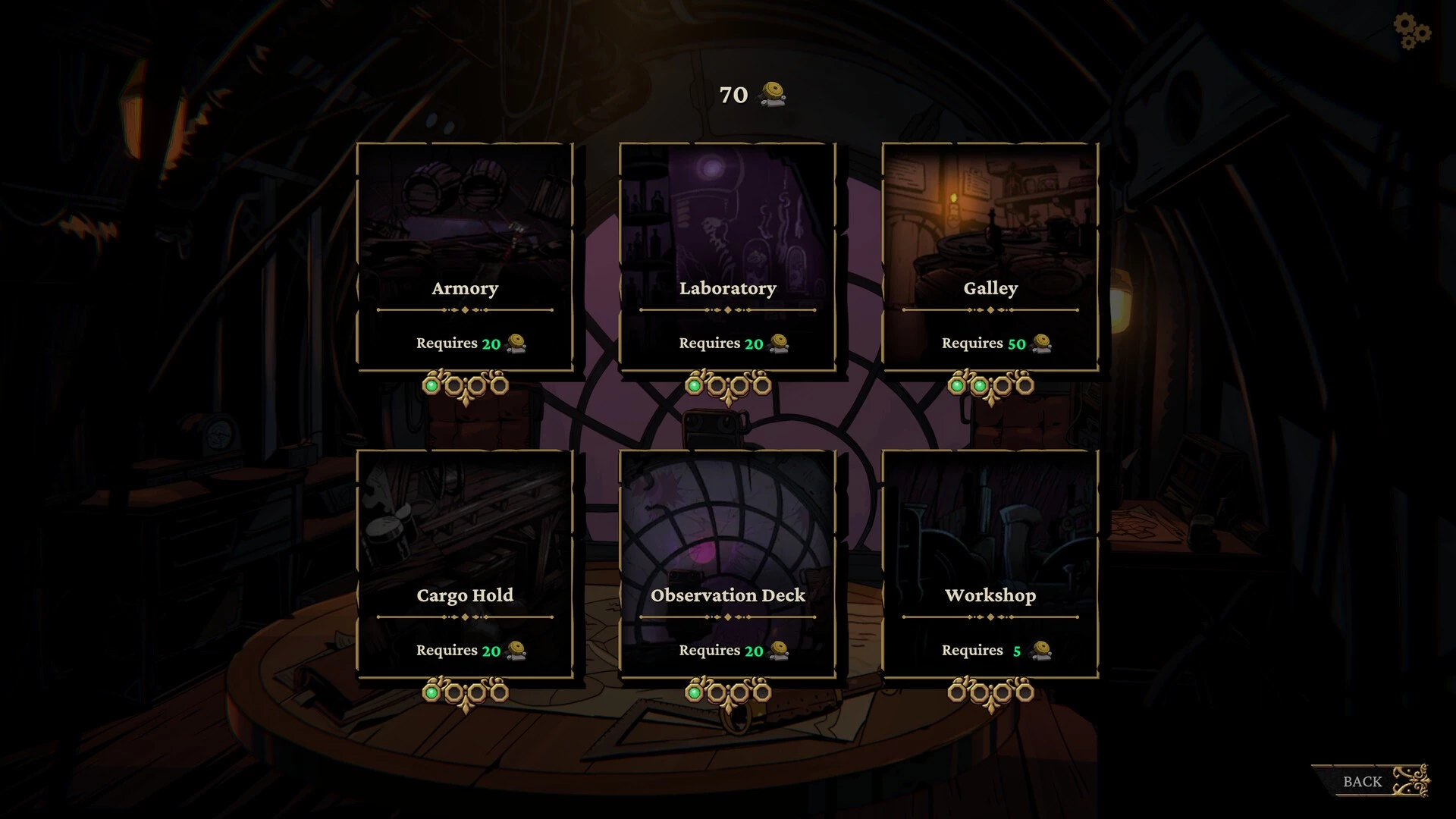Viewport: 1456px width, 819px height.
Task: Select the Armory upgrade card
Action: [x=465, y=257]
